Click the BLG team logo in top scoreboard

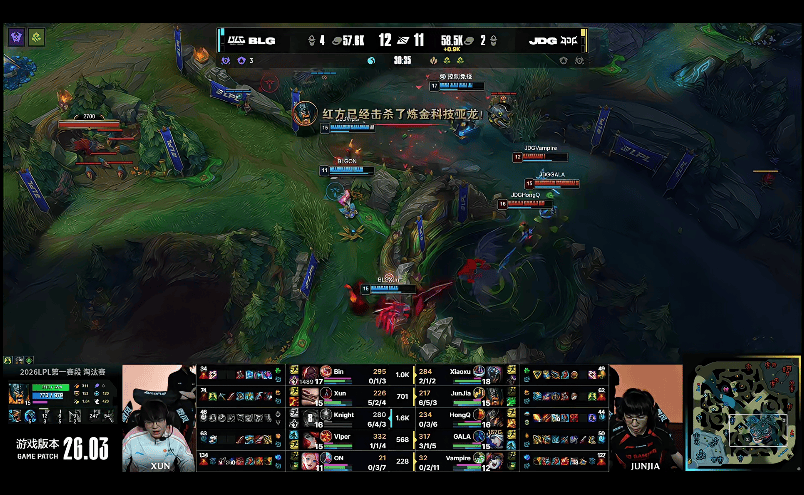(235, 41)
